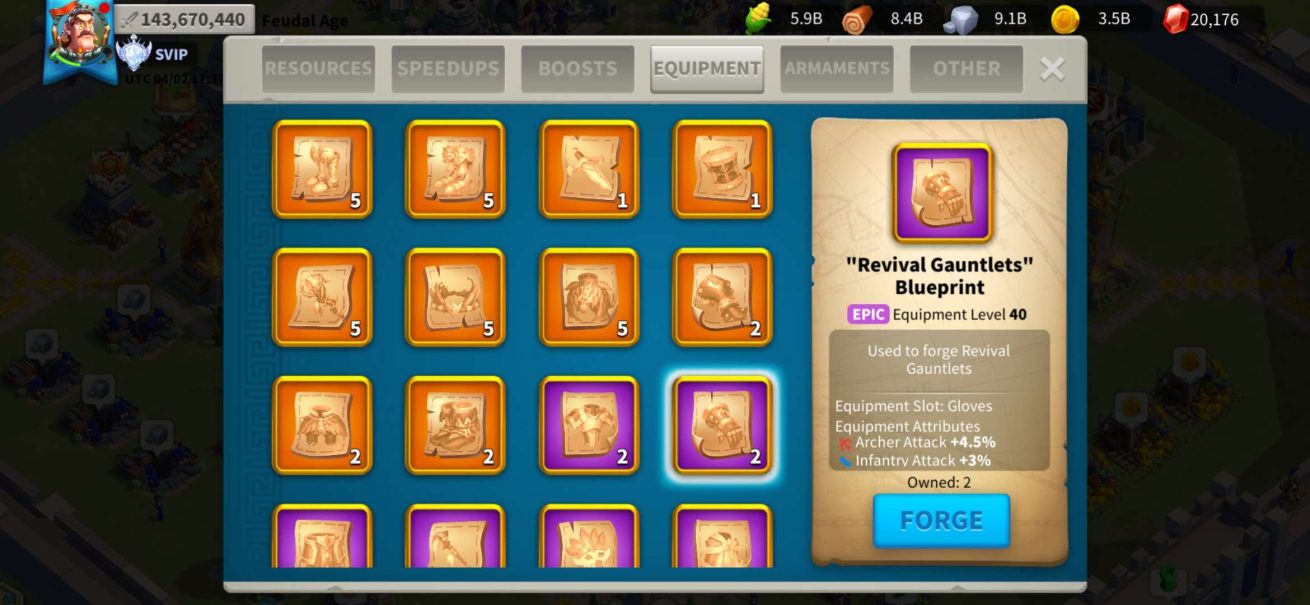The image size is (1310, 605).
Task: Forge the Revival Gauntlets blueprint
Action: pyautogui.click(x=941, y=520)
